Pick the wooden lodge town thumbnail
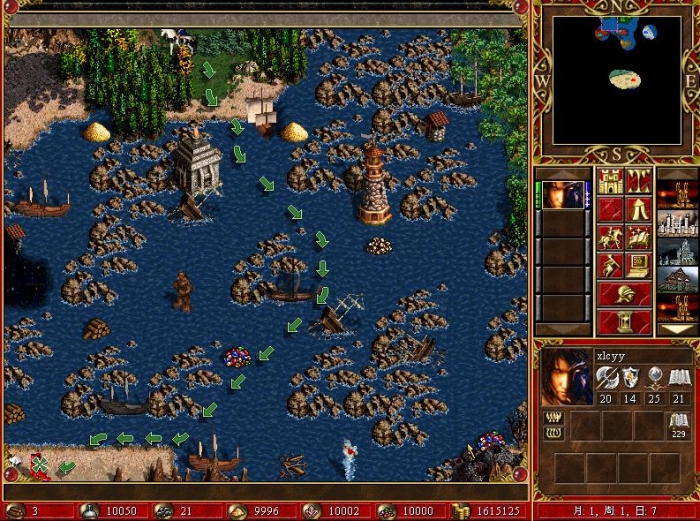Viewport: 700px width, 521px height. [677, 279]
